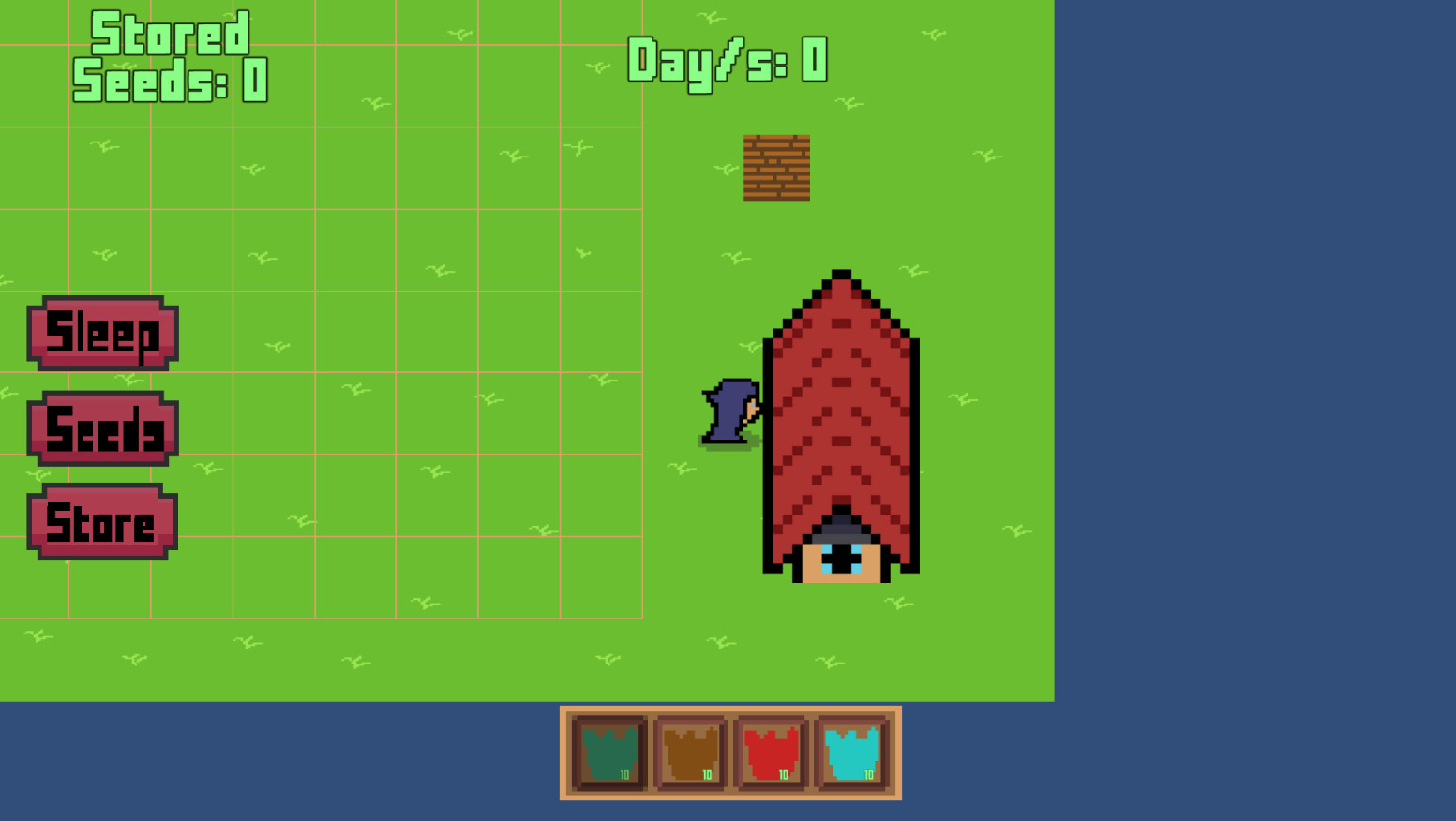Click the red seed count label showing 10

[x=785, y=776]
